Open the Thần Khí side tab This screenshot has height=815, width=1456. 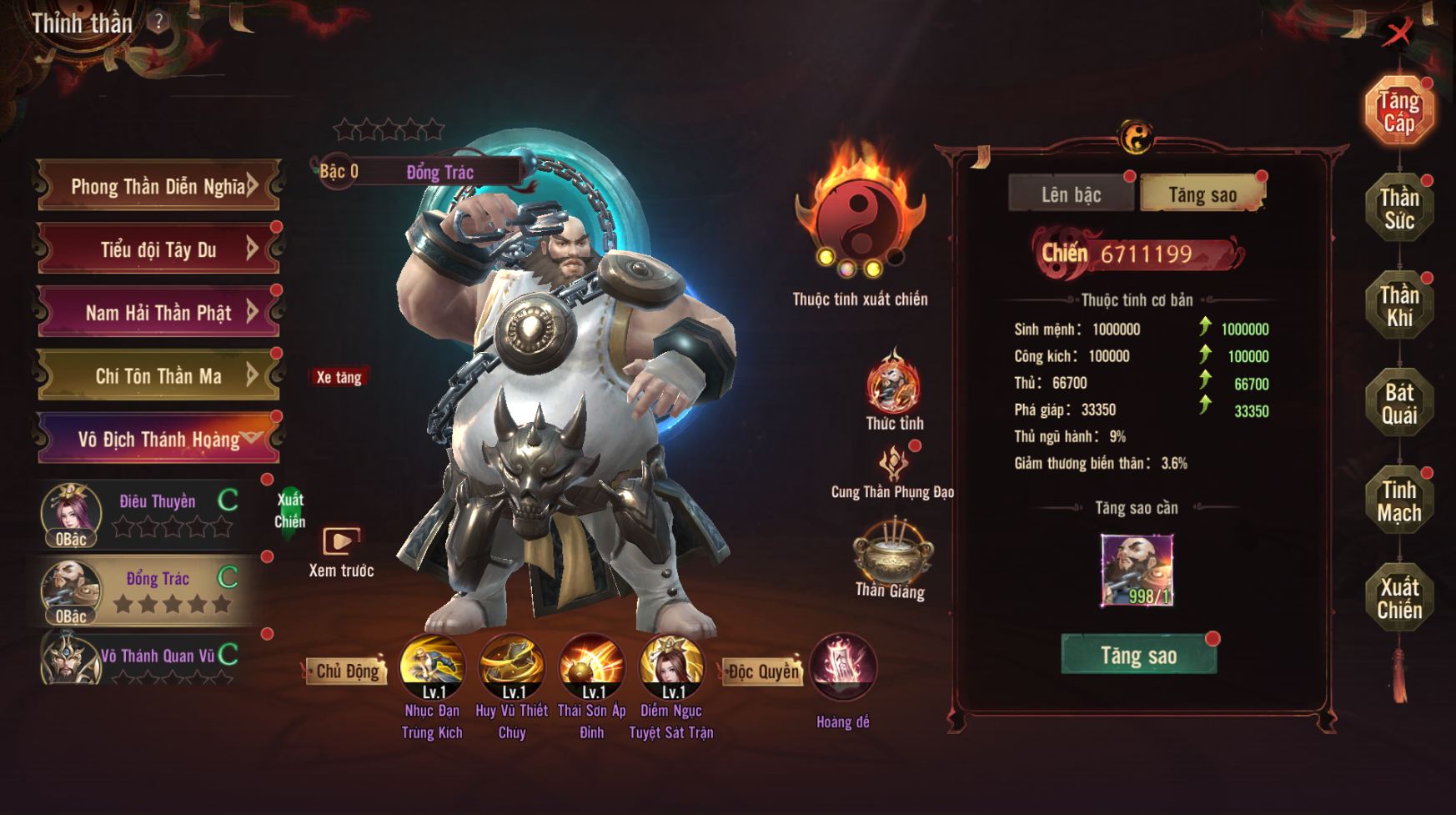click(1398, 306)
